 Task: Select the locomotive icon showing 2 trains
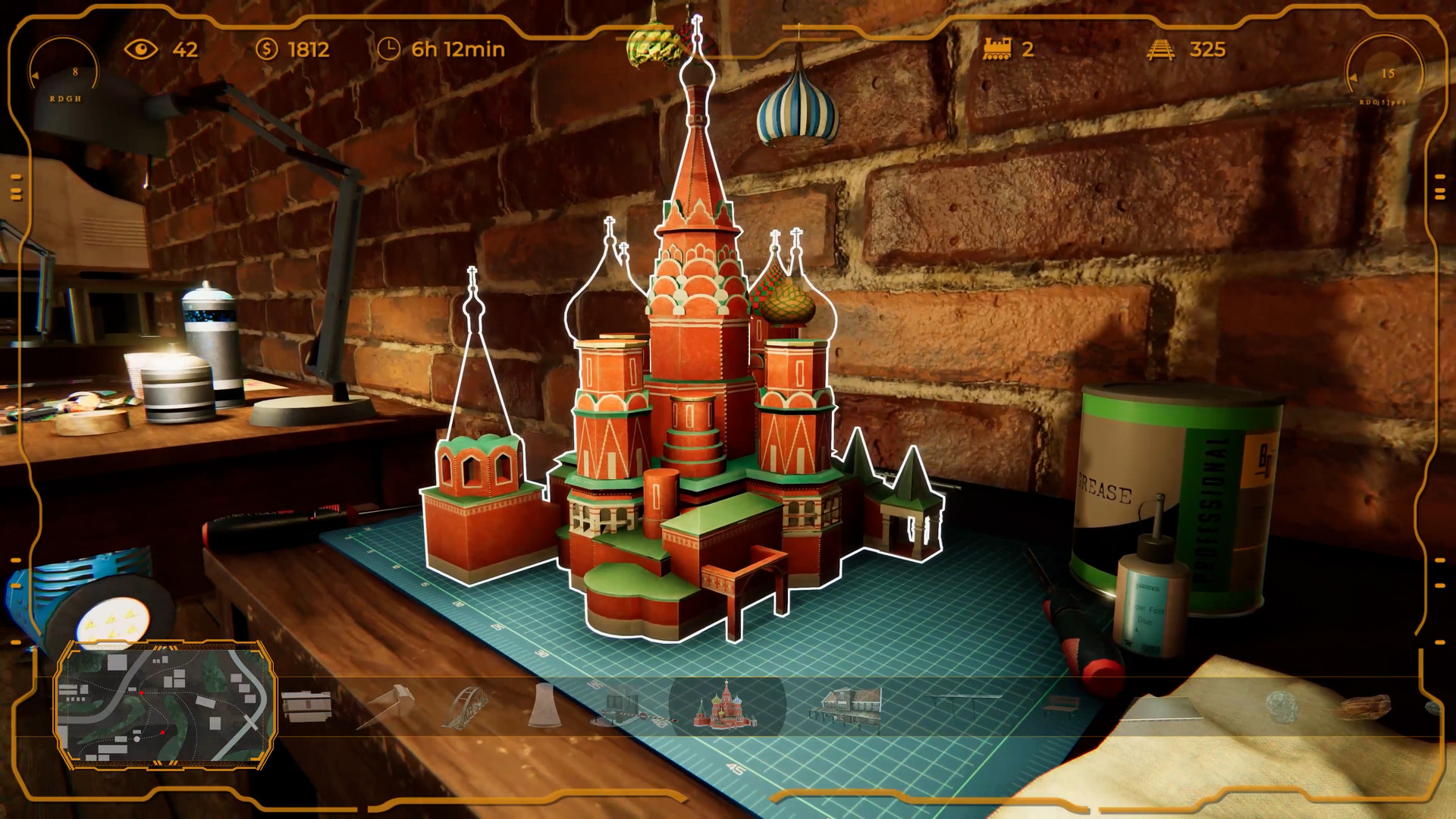(997, 49)
